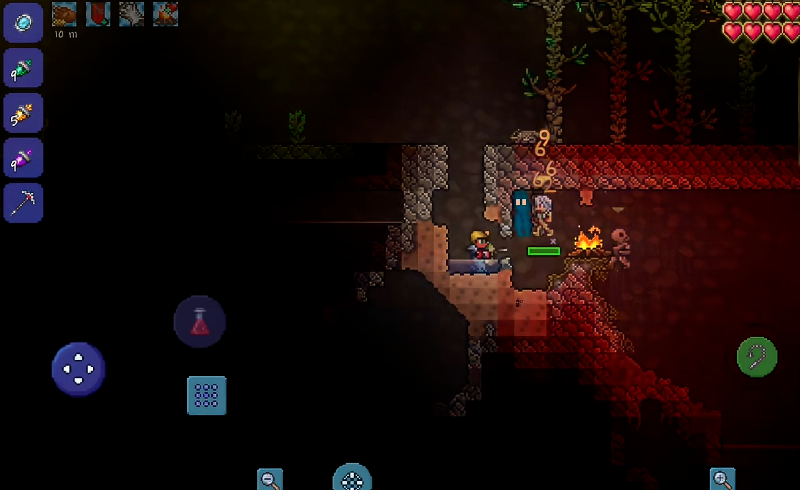Viewport: 800px width, 490px height.
Task: Pick the purple dart hotbar slot
Action: click(x=23, y=158)
